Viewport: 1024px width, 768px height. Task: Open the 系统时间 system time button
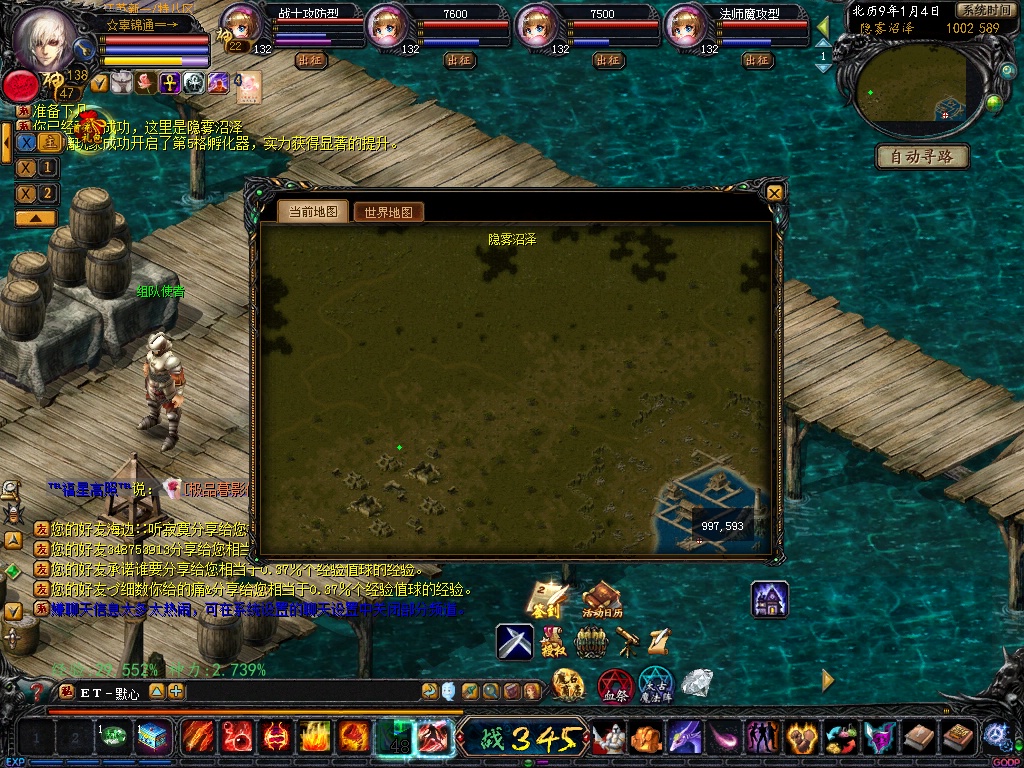click(x=984, y=10)
